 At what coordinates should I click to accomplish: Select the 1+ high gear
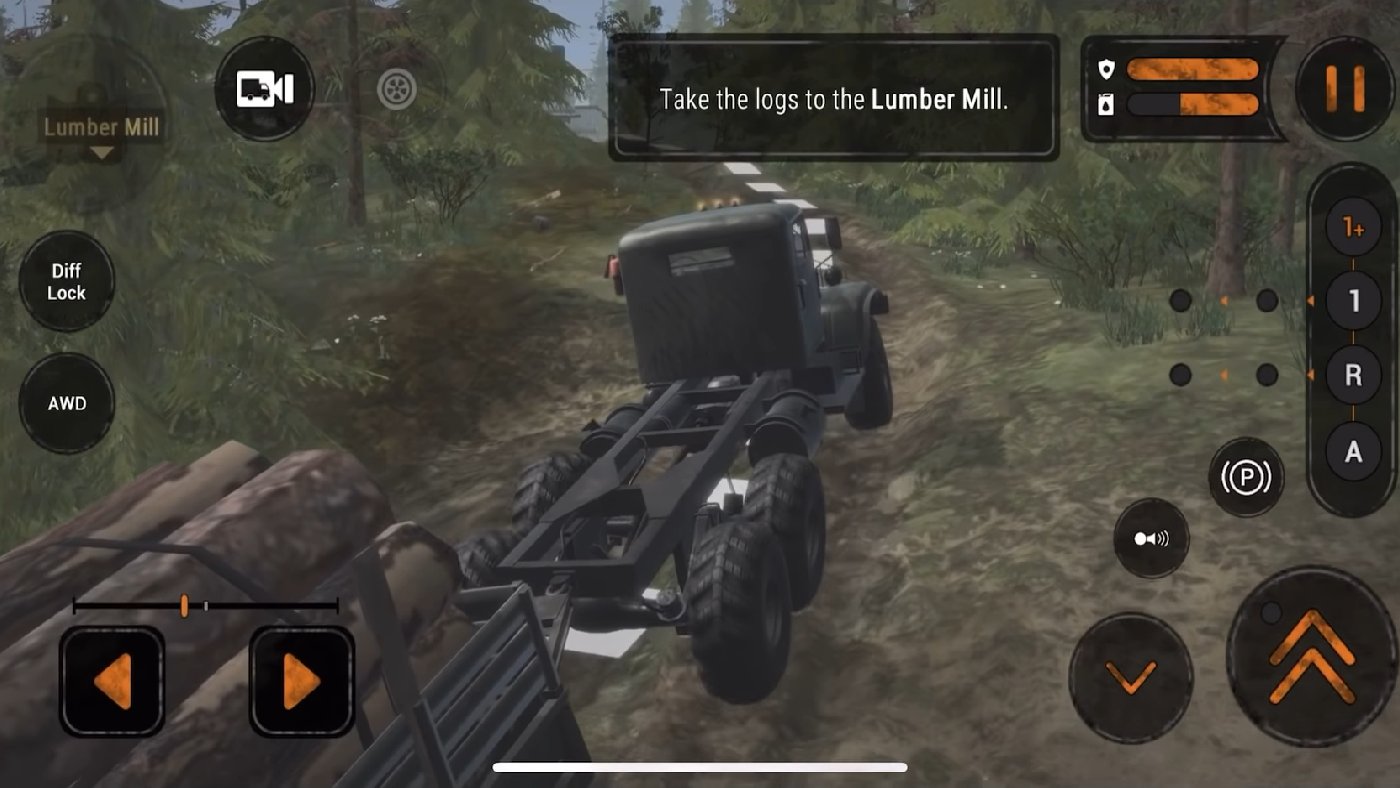point(1353,225)
